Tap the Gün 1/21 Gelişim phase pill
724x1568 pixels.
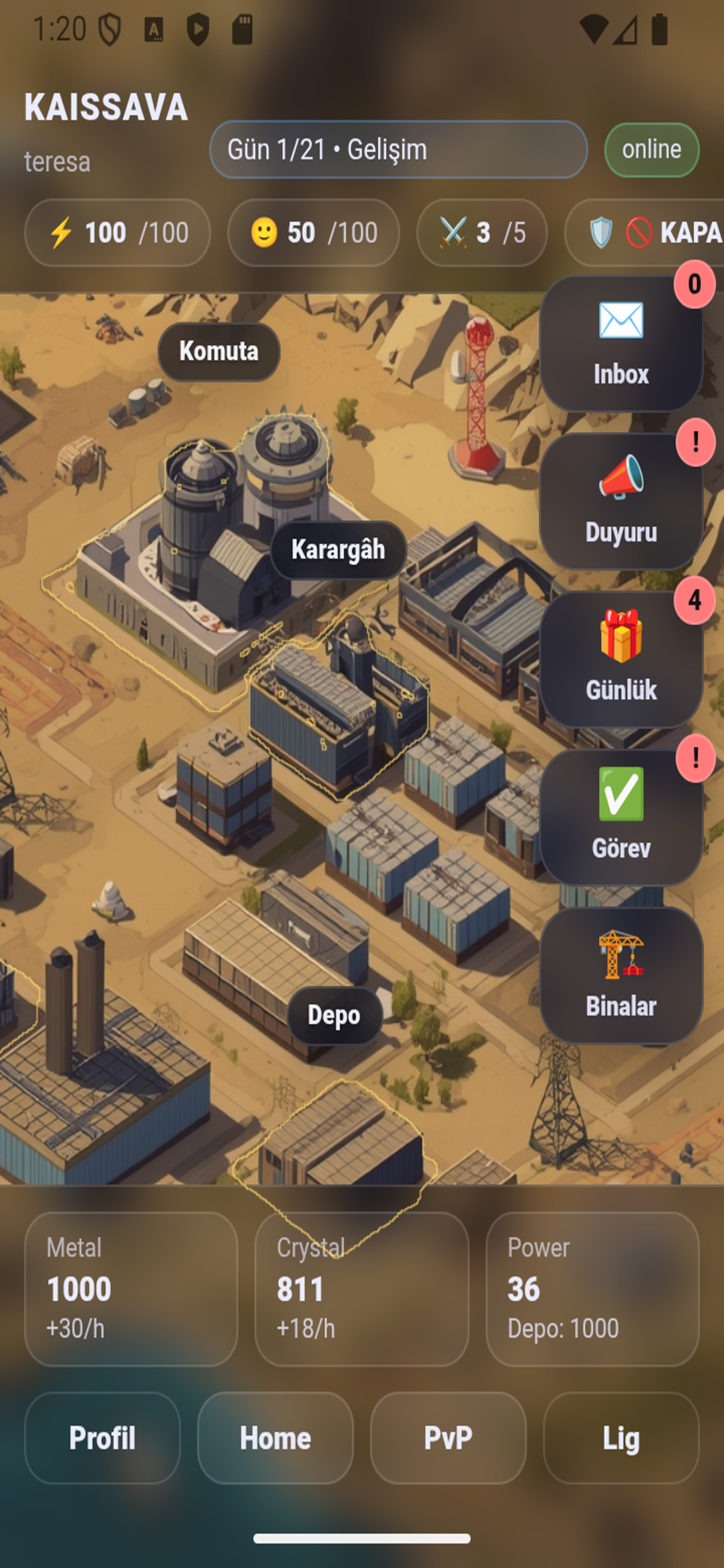398,149
